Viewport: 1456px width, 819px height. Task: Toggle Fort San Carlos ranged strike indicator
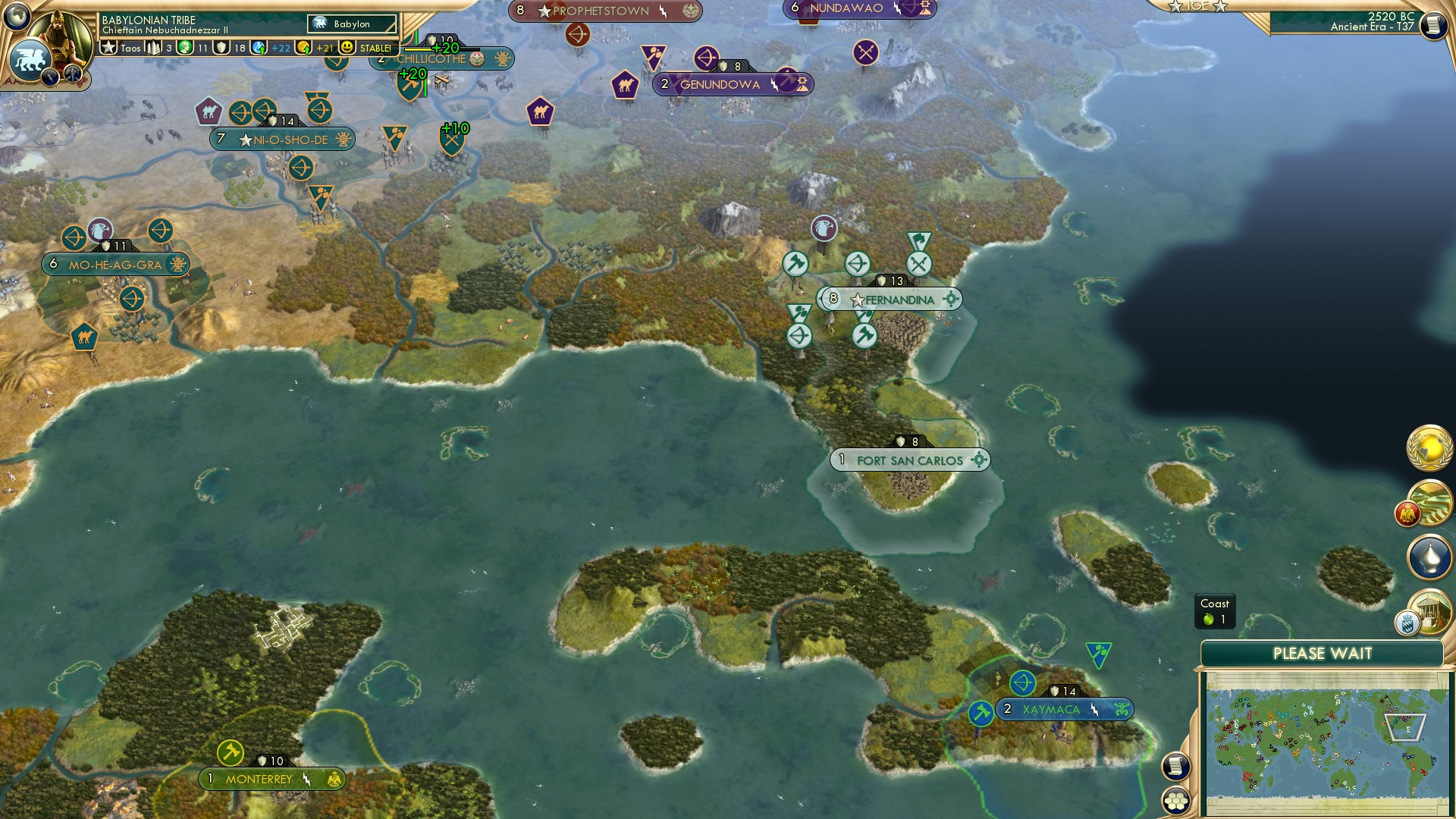click(x=981, y=460)
